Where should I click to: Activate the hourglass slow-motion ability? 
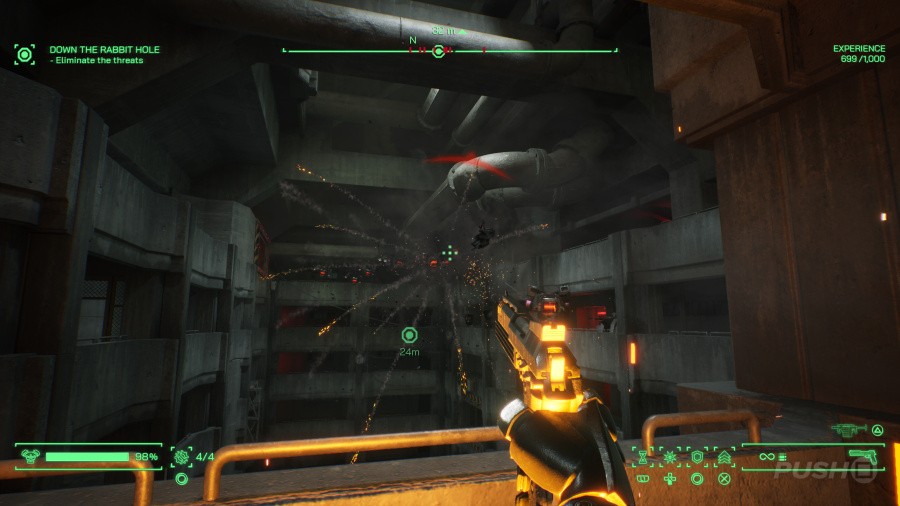coord(642,457)
